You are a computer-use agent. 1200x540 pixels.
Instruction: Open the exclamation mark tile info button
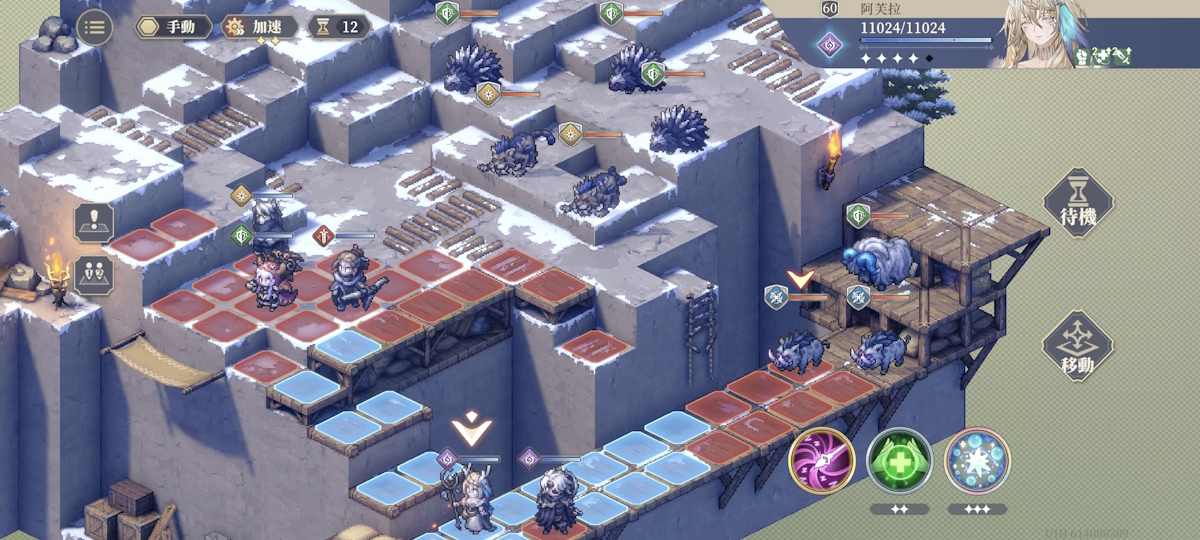(x=94, y=222)
